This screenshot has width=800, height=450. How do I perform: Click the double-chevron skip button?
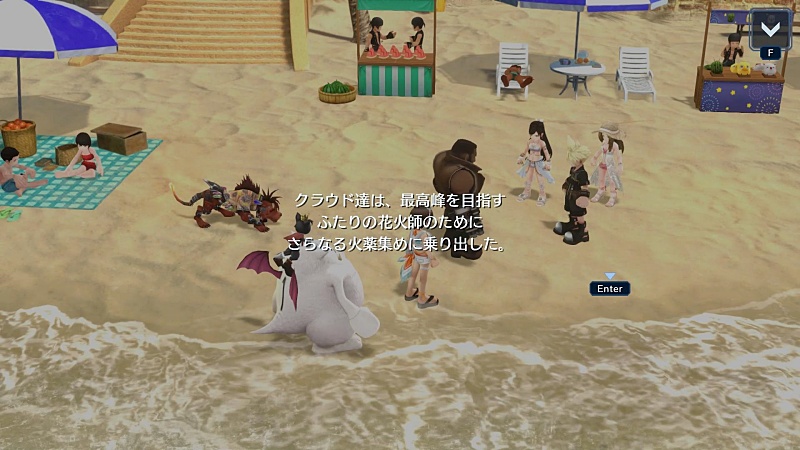770,28
